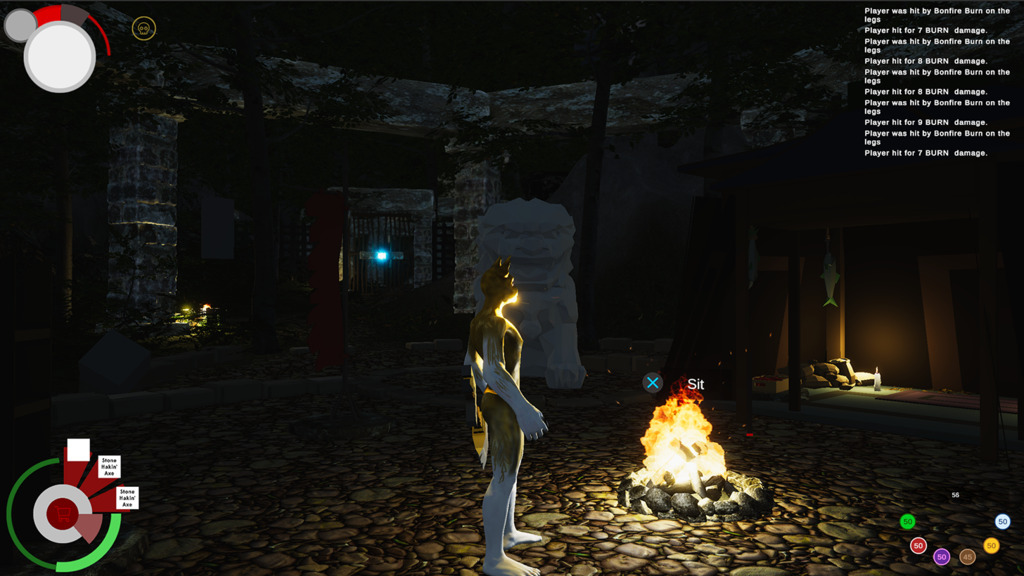
Task: Select the small gray circle beside the portrait
Action: (20, 26)
